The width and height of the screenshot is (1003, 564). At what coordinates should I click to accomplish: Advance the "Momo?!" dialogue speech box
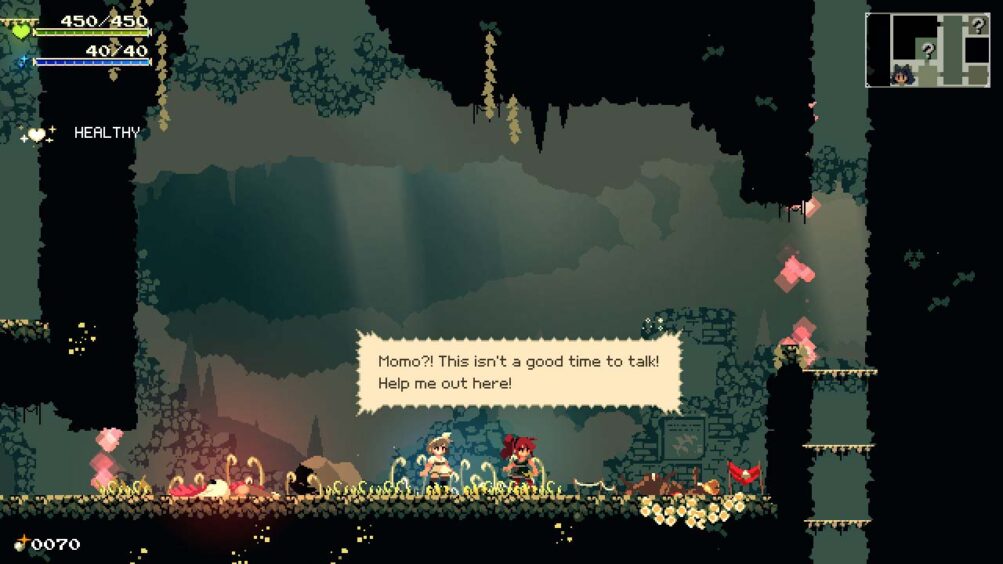pyautogui.click(x=519, y=372)
